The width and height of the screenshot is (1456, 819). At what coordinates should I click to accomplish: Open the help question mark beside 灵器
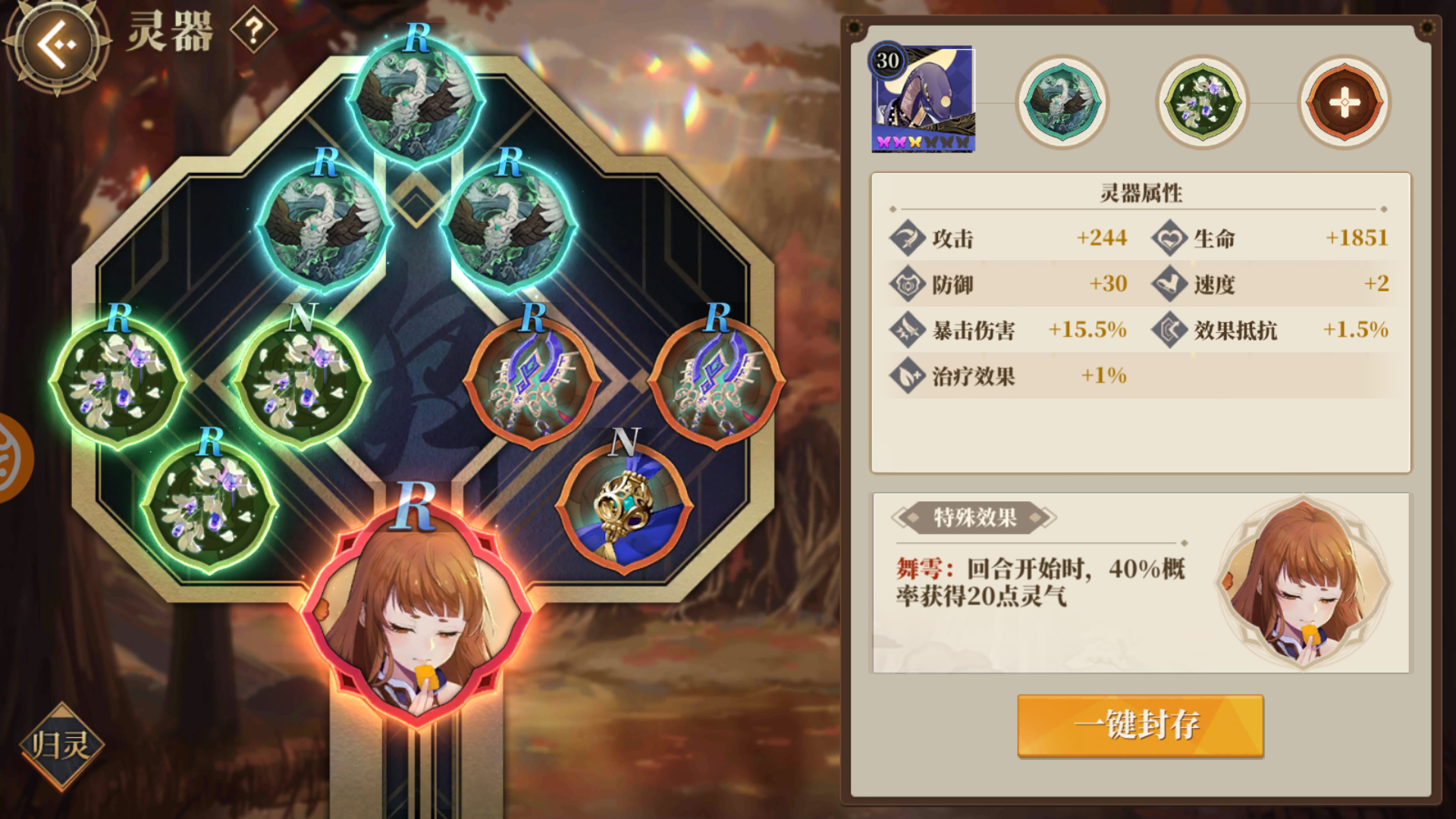253,30
